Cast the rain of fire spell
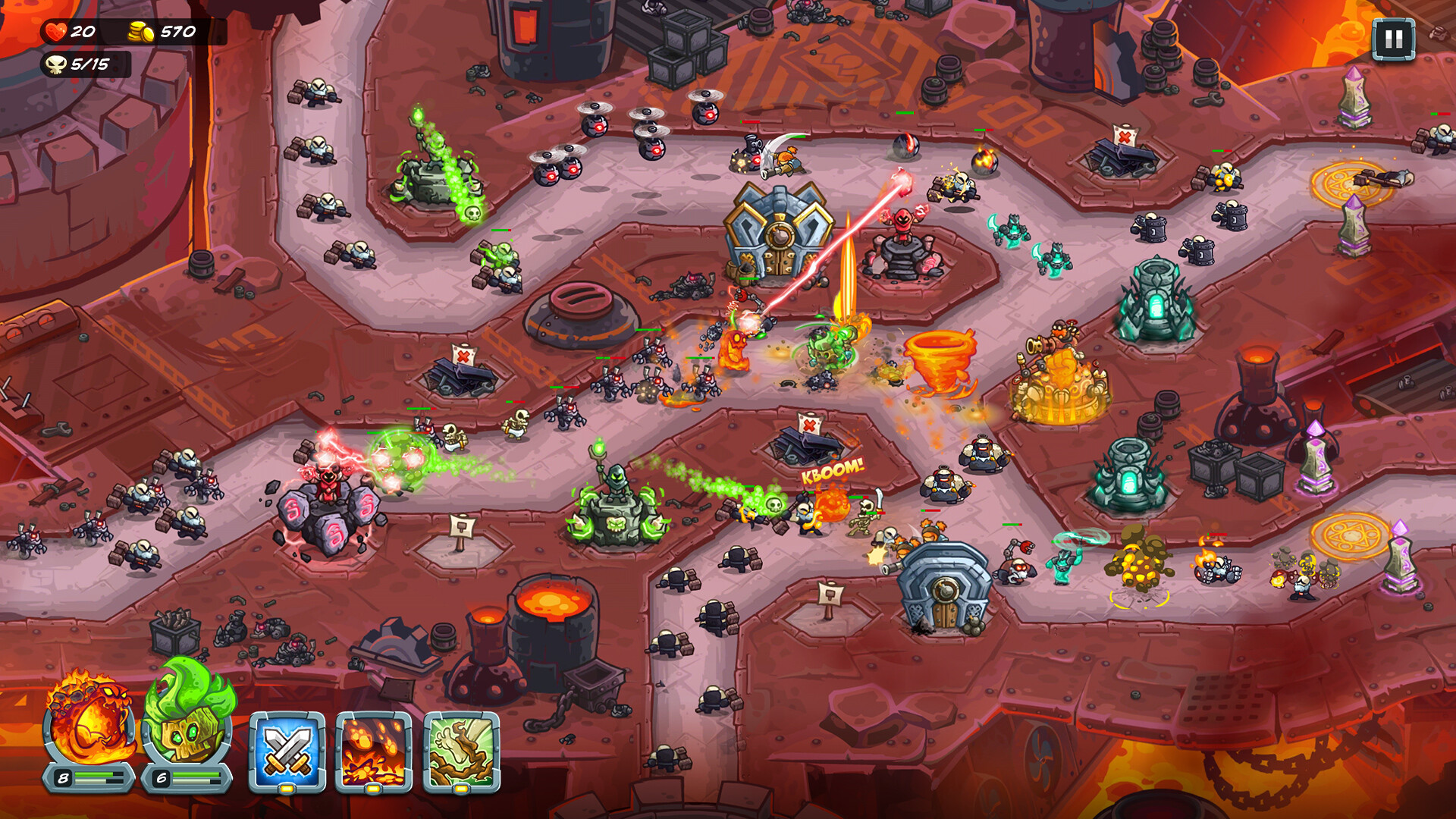The height and width of the screenshot is (819, 1456). 369,747
